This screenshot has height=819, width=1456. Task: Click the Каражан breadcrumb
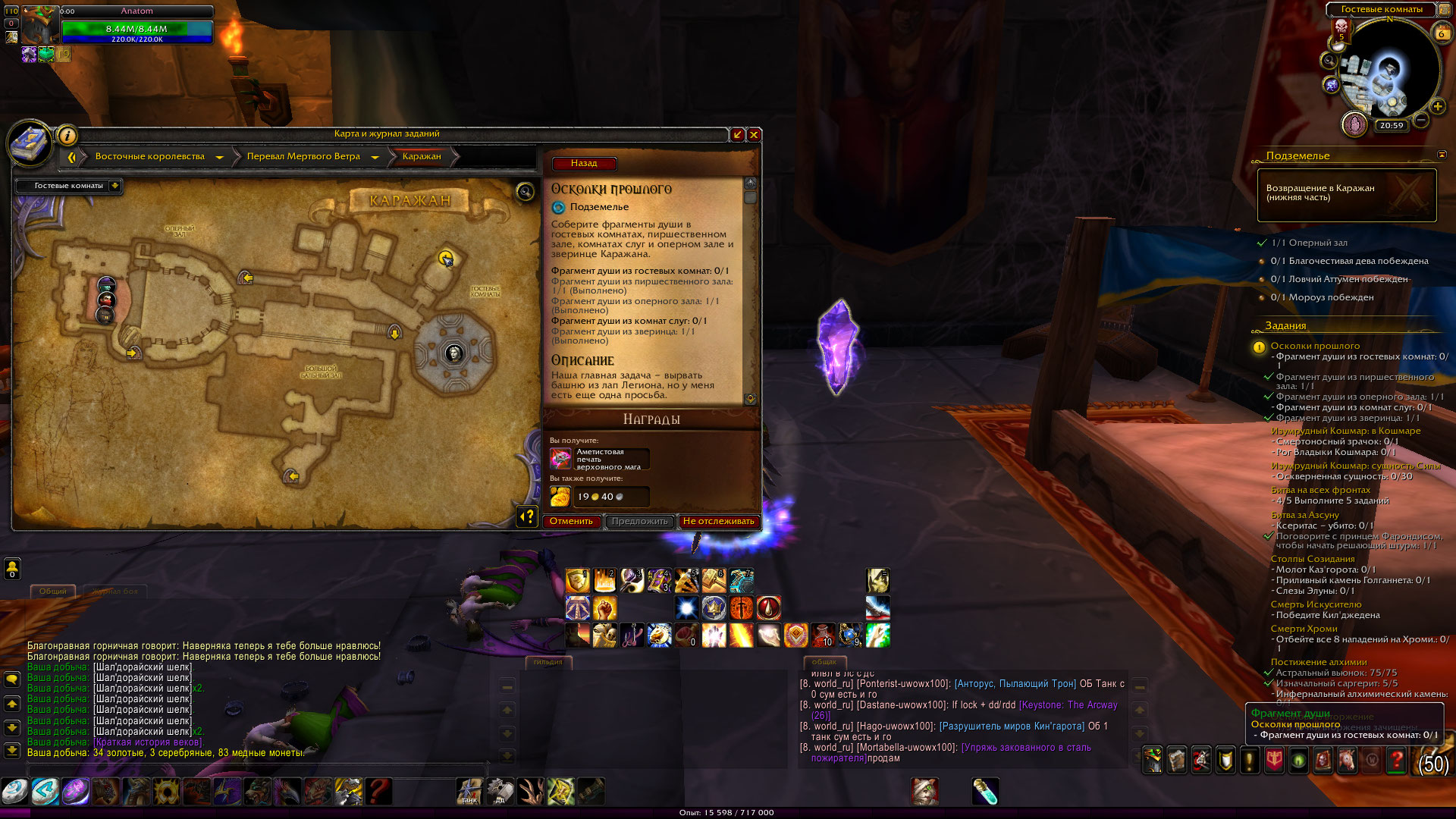click(x=422, y=157)
